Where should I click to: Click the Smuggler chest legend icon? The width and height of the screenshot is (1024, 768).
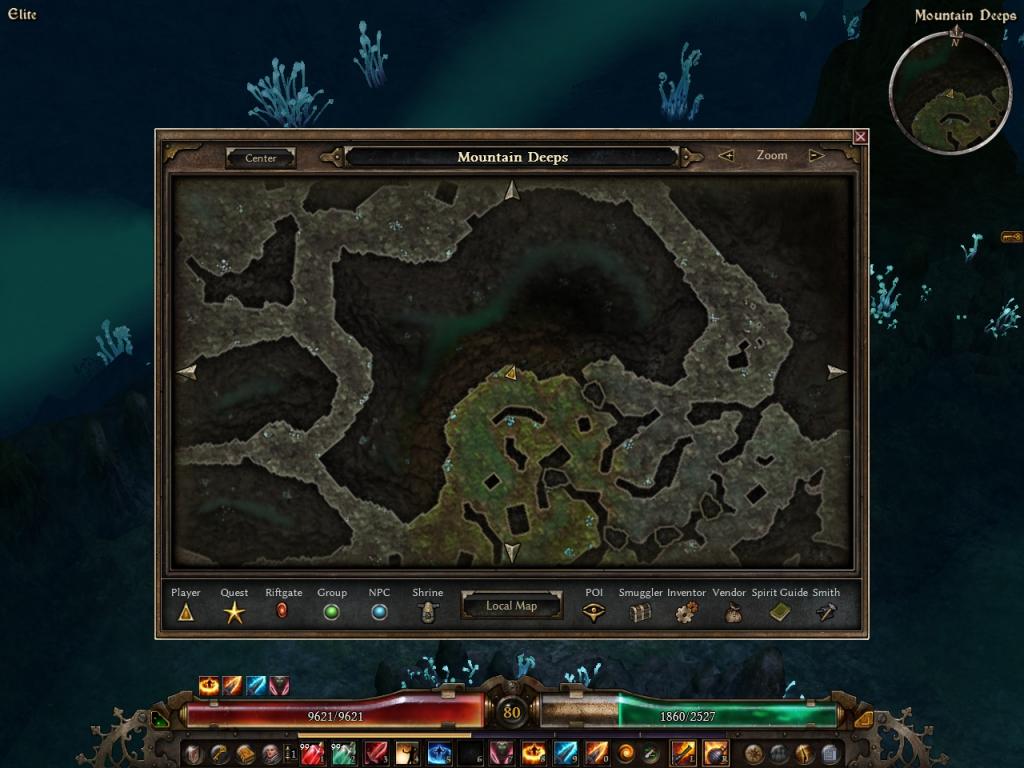click(x=640, y=613)
